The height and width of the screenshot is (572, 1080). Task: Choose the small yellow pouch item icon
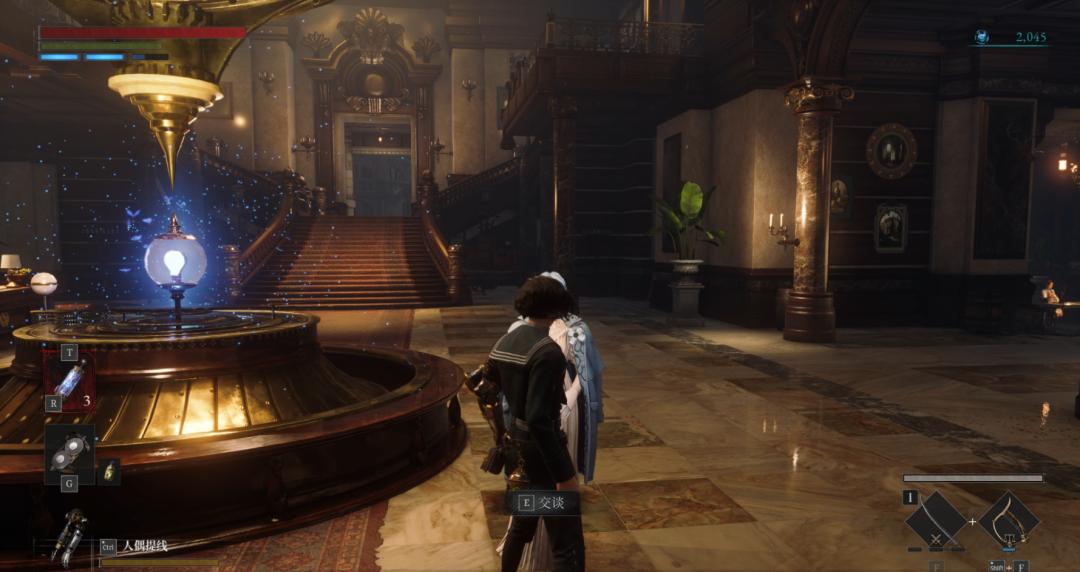[109, 471]
